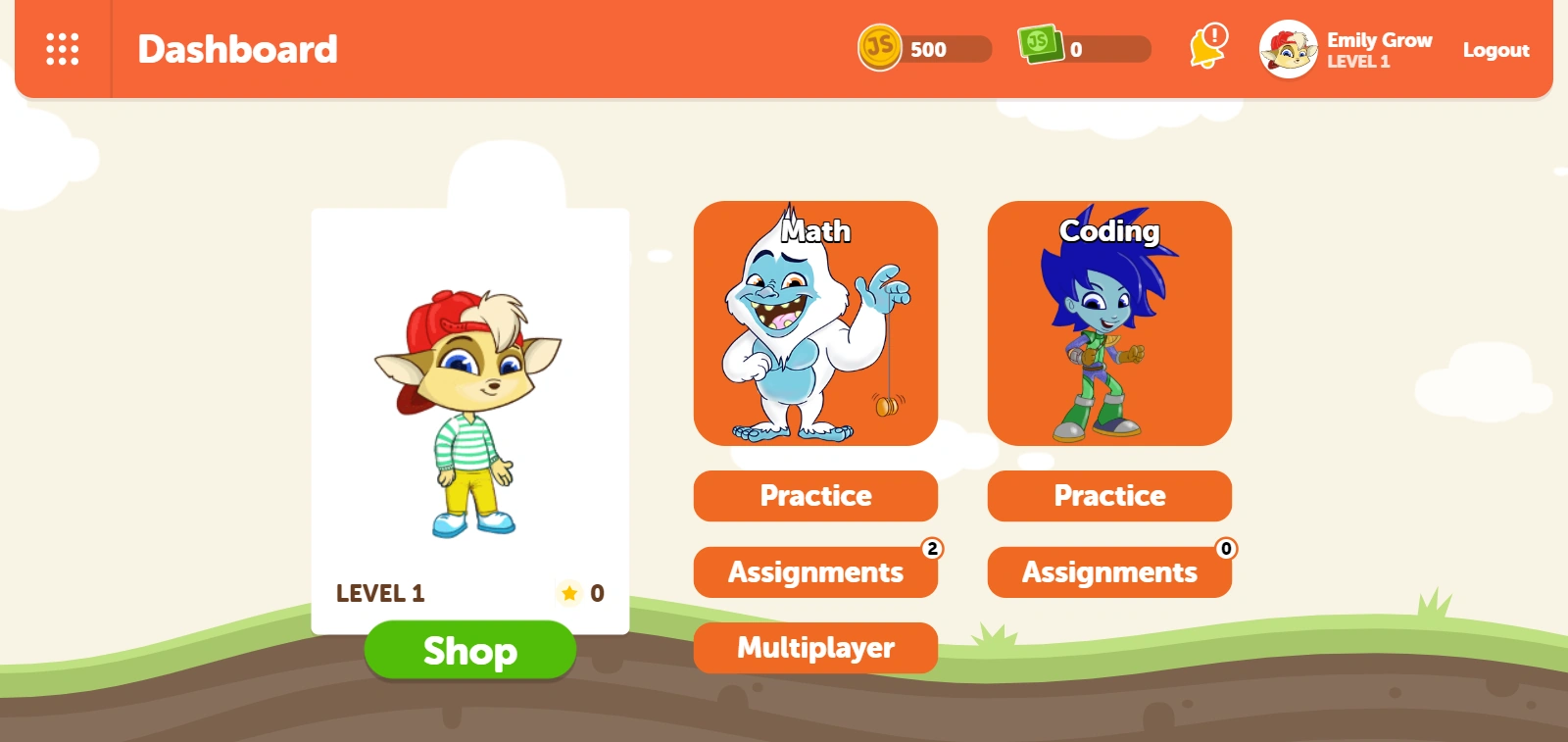Log out of the account

pos(1494,49)
